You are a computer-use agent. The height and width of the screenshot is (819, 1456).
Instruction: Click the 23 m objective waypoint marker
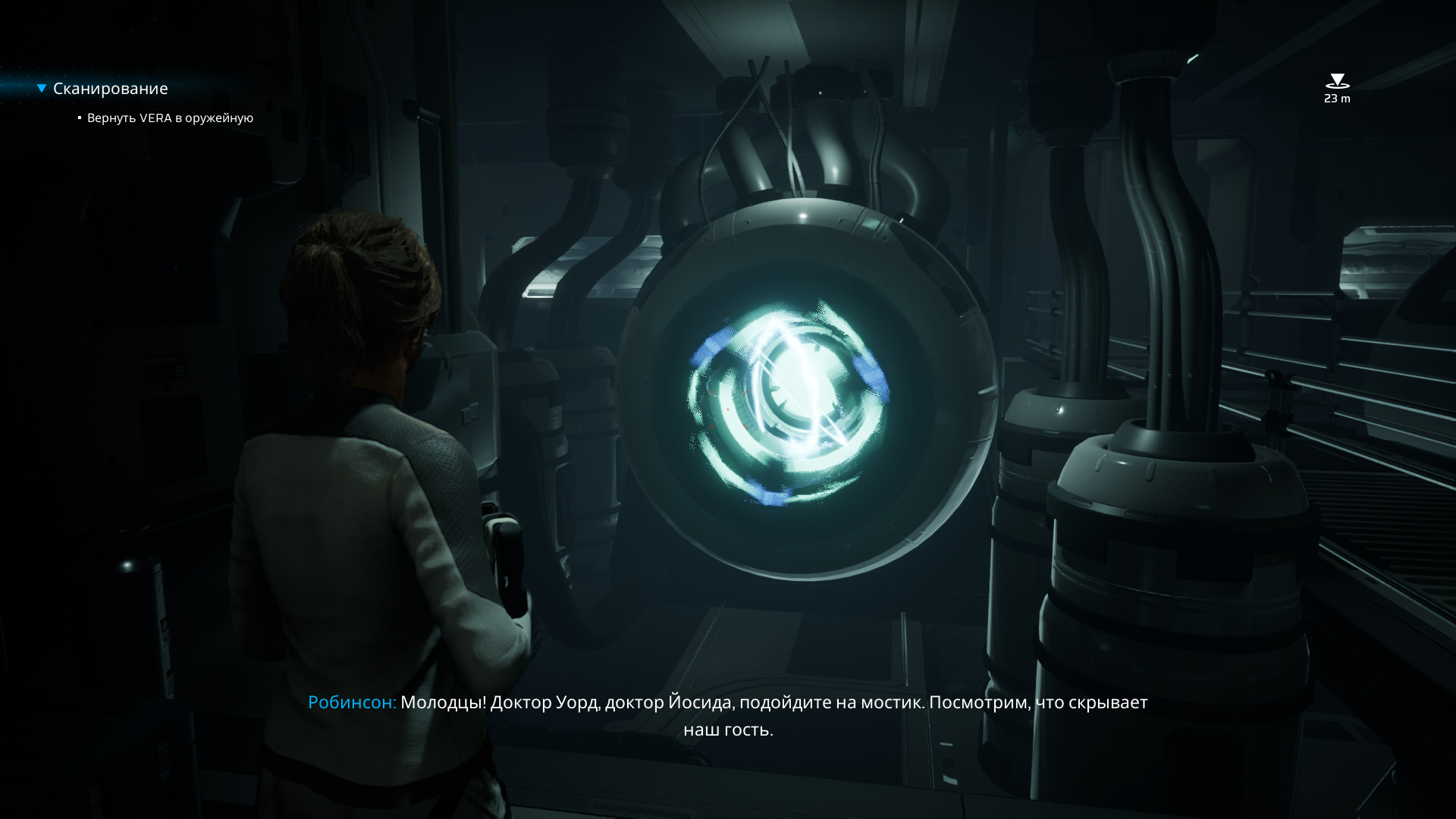[x=1336, y=82]
